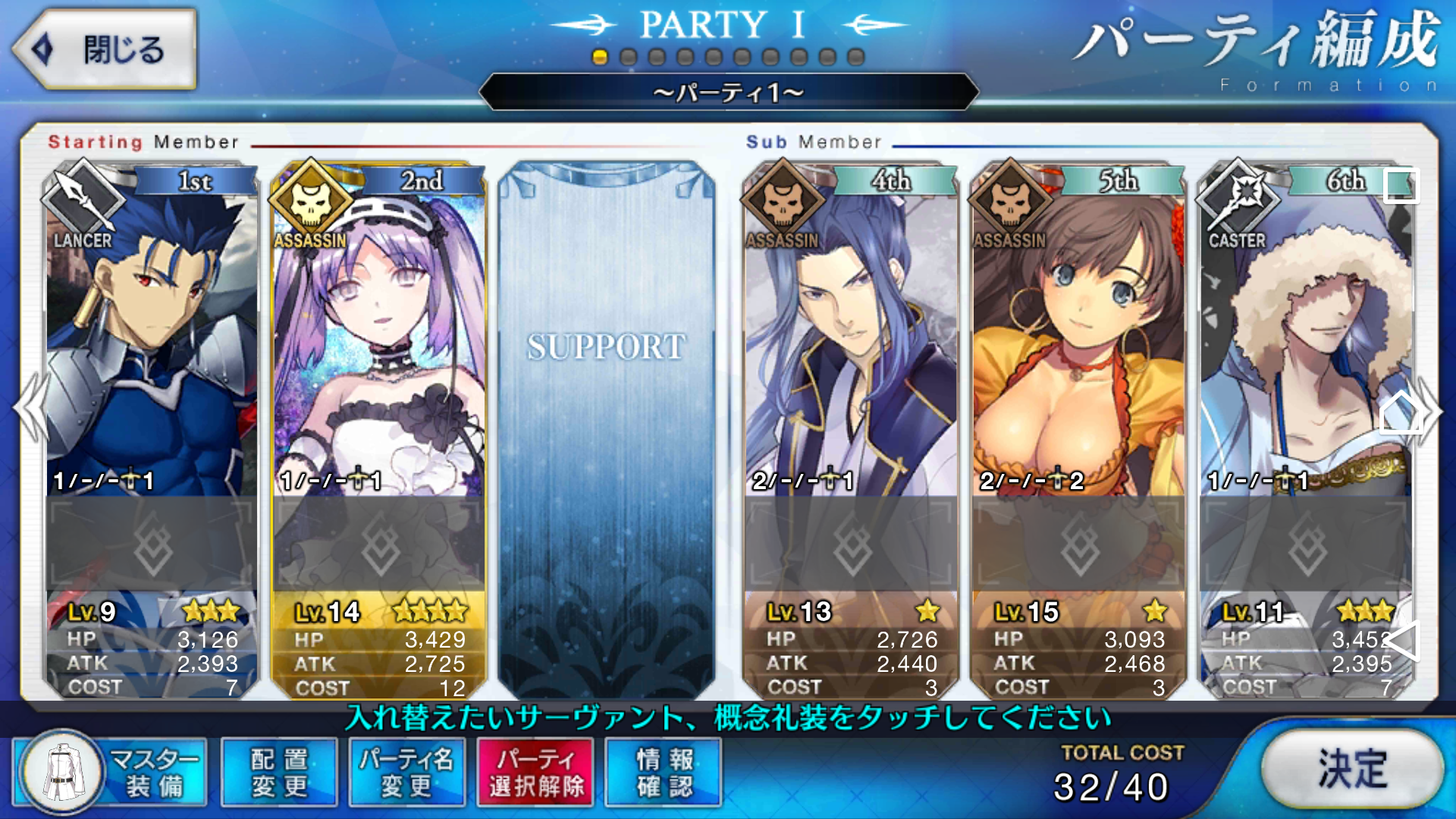
Task: Open the 情報確認 info check button
Action: click(x=664, y=773)
